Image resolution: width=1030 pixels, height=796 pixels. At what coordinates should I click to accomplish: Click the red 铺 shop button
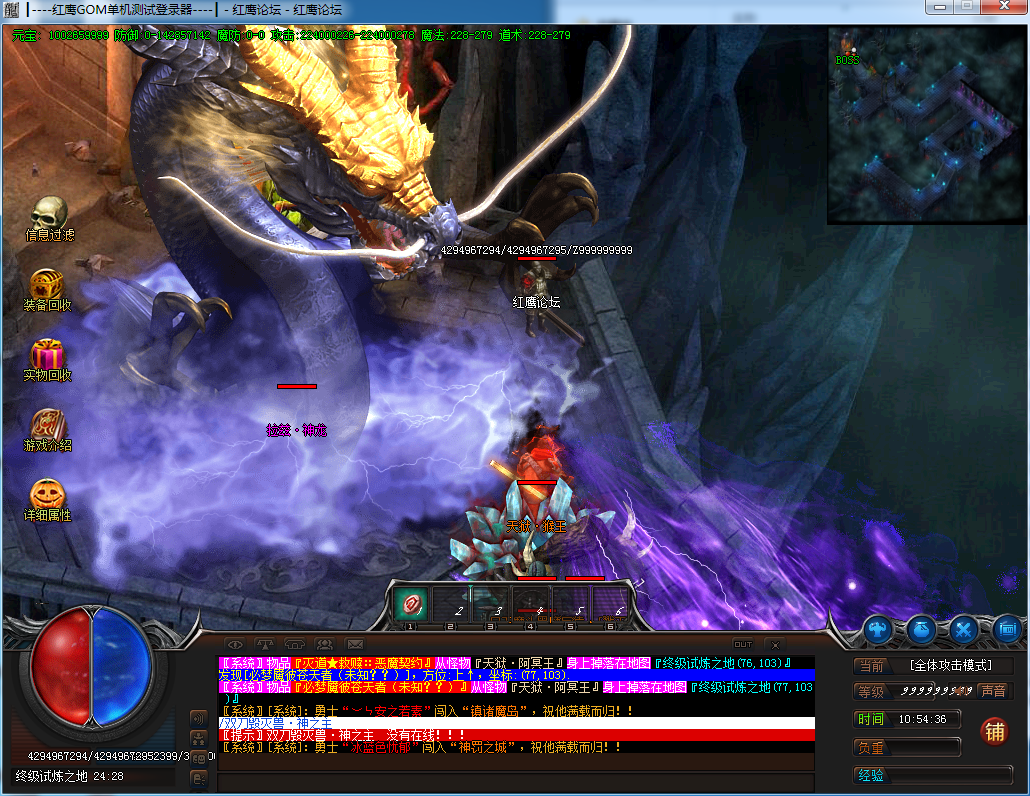pos(993,731)
